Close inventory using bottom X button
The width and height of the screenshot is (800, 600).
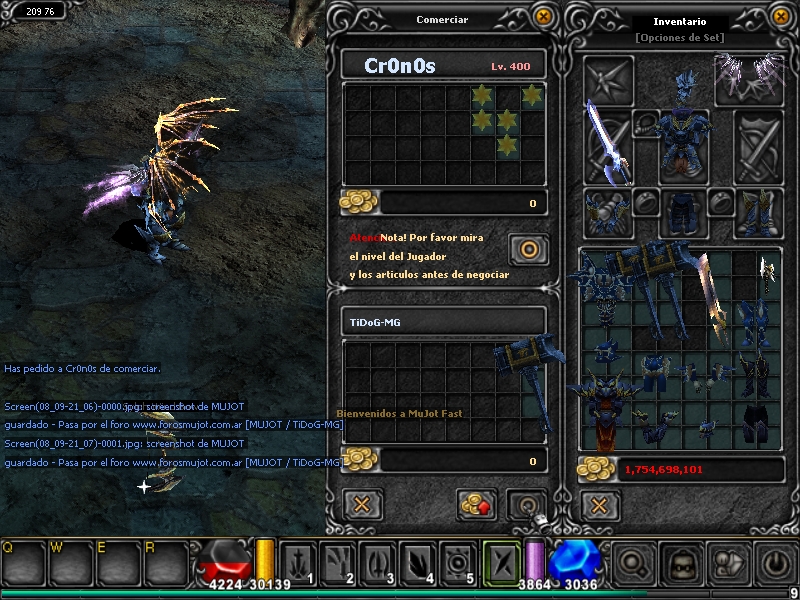click(x=599, y=504)
